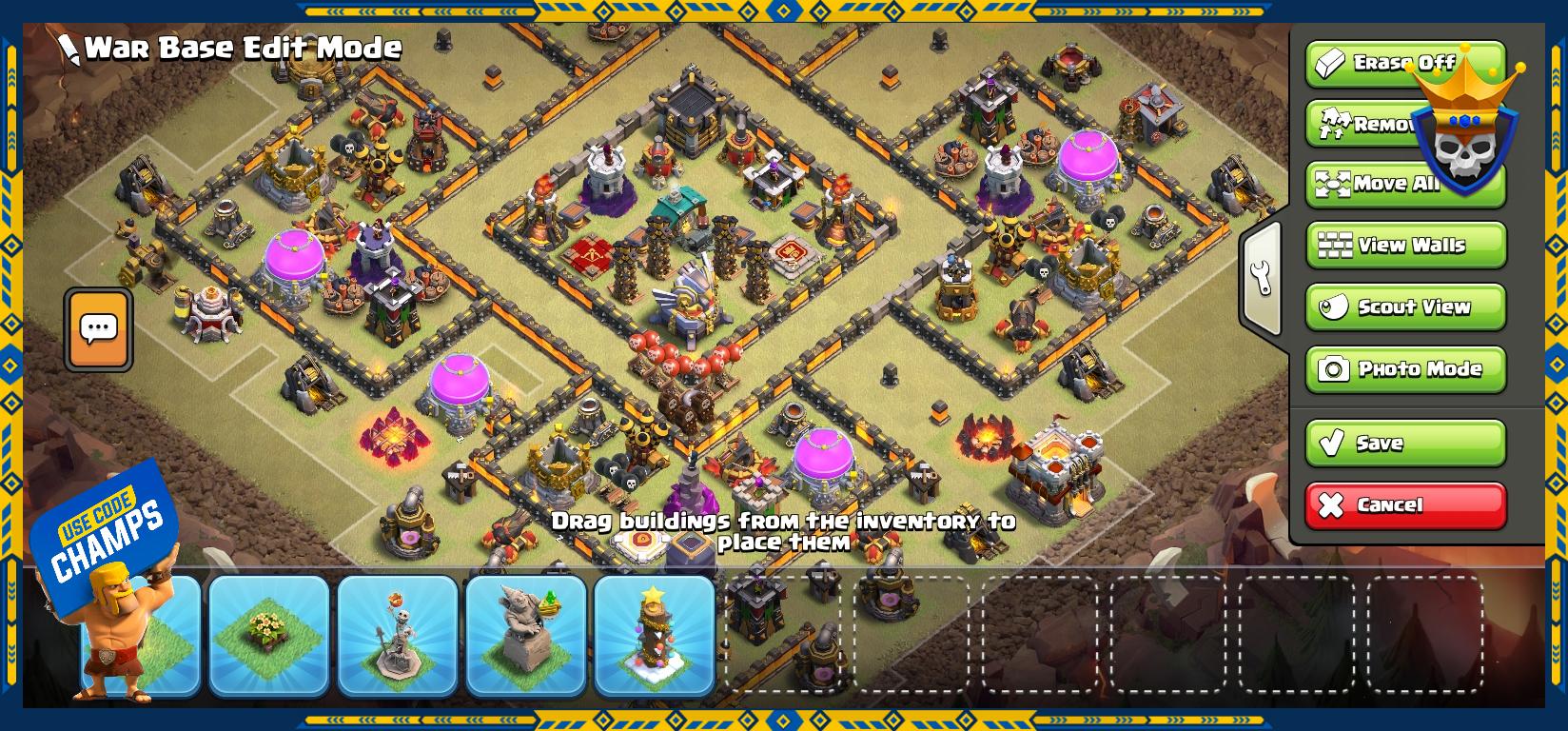Open the orange chat bubble button
This screenshot has width=1568, height=731.
[x=98, y=329]
